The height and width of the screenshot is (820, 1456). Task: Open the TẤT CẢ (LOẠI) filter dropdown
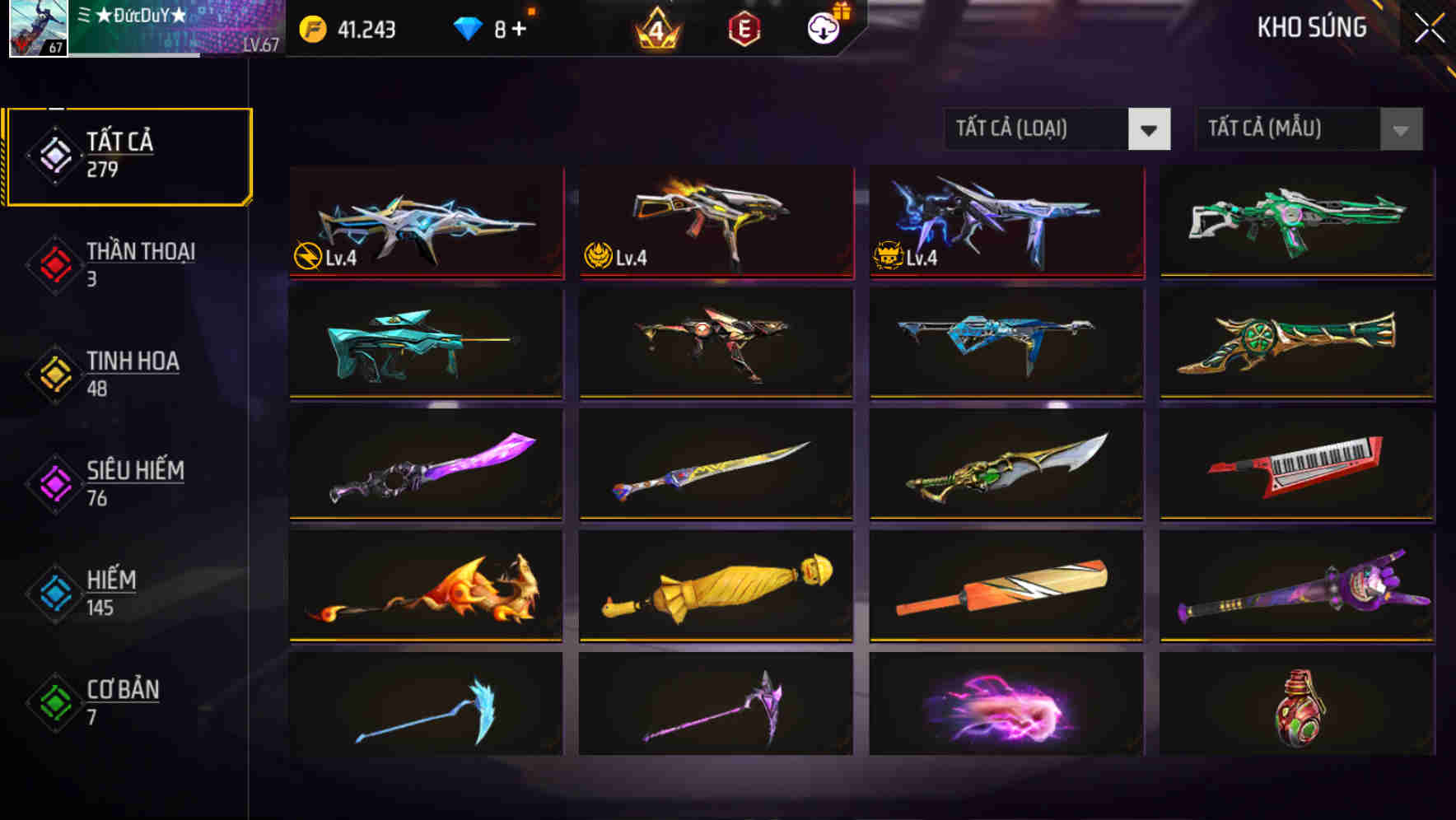(1057, 129)
